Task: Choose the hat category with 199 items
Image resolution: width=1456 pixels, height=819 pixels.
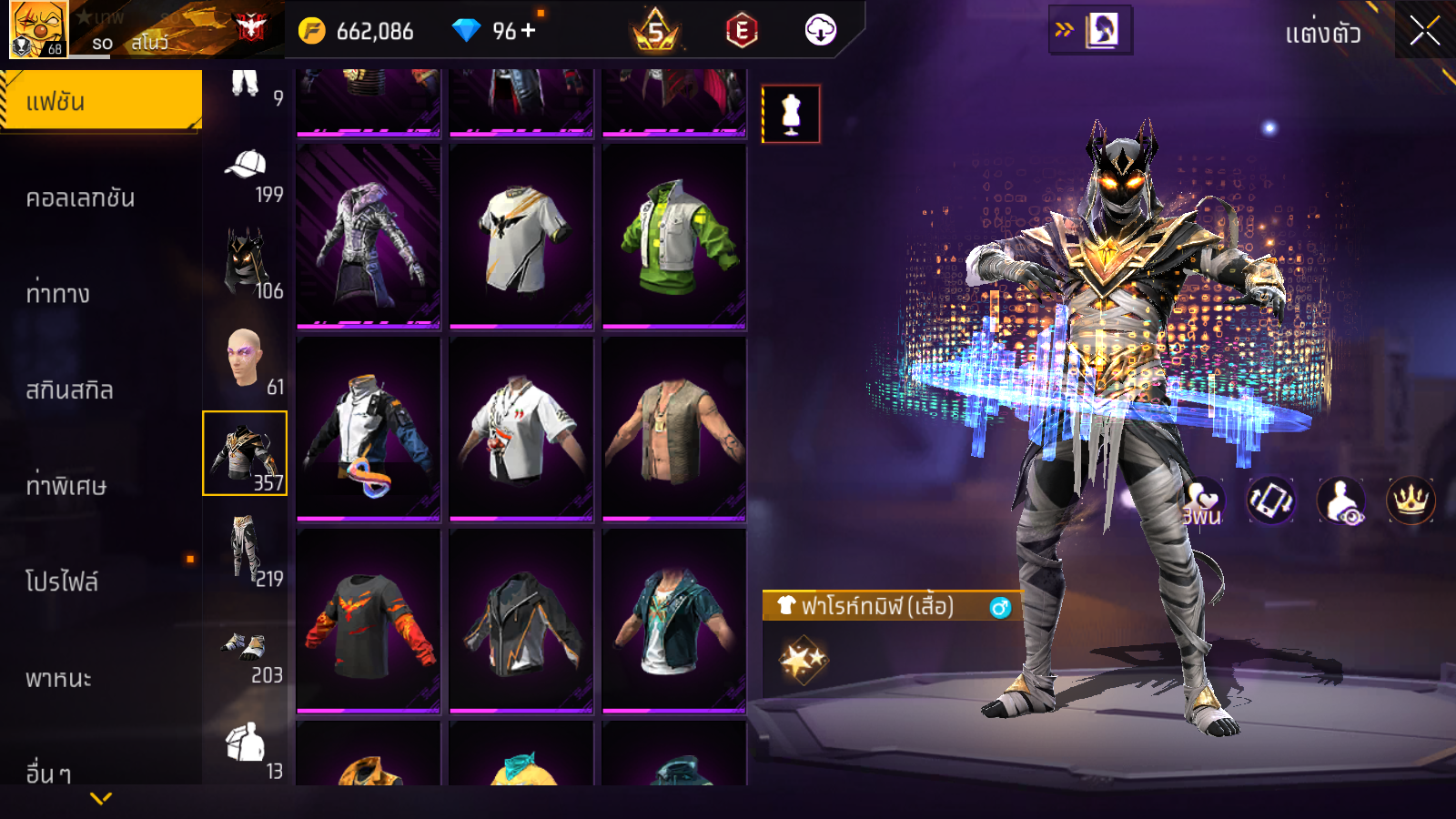Action: point(246,173)
